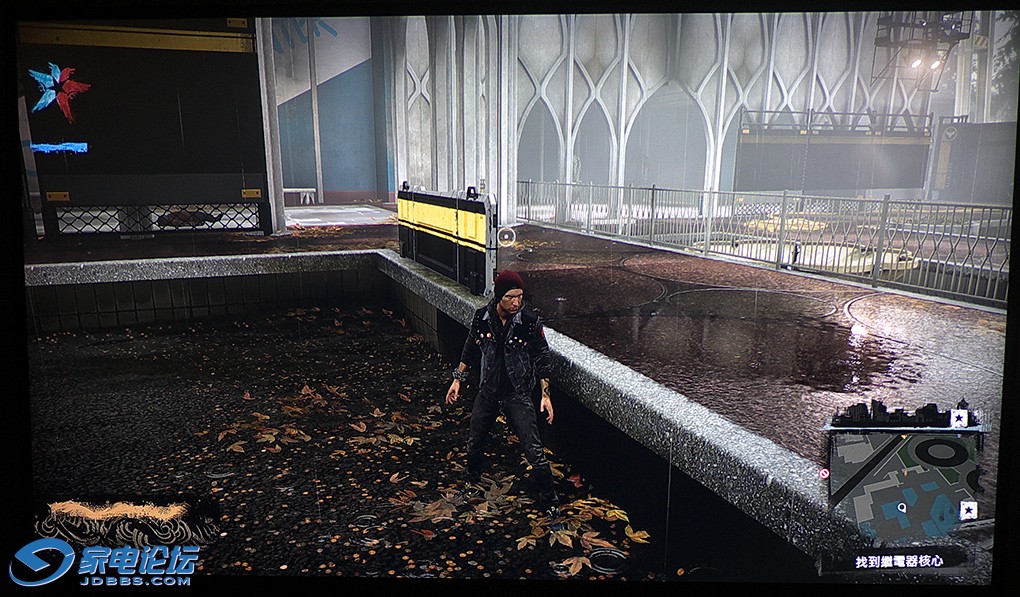
Task: Select the star marker on the minimap's right edge
Action: click(968, 510)
